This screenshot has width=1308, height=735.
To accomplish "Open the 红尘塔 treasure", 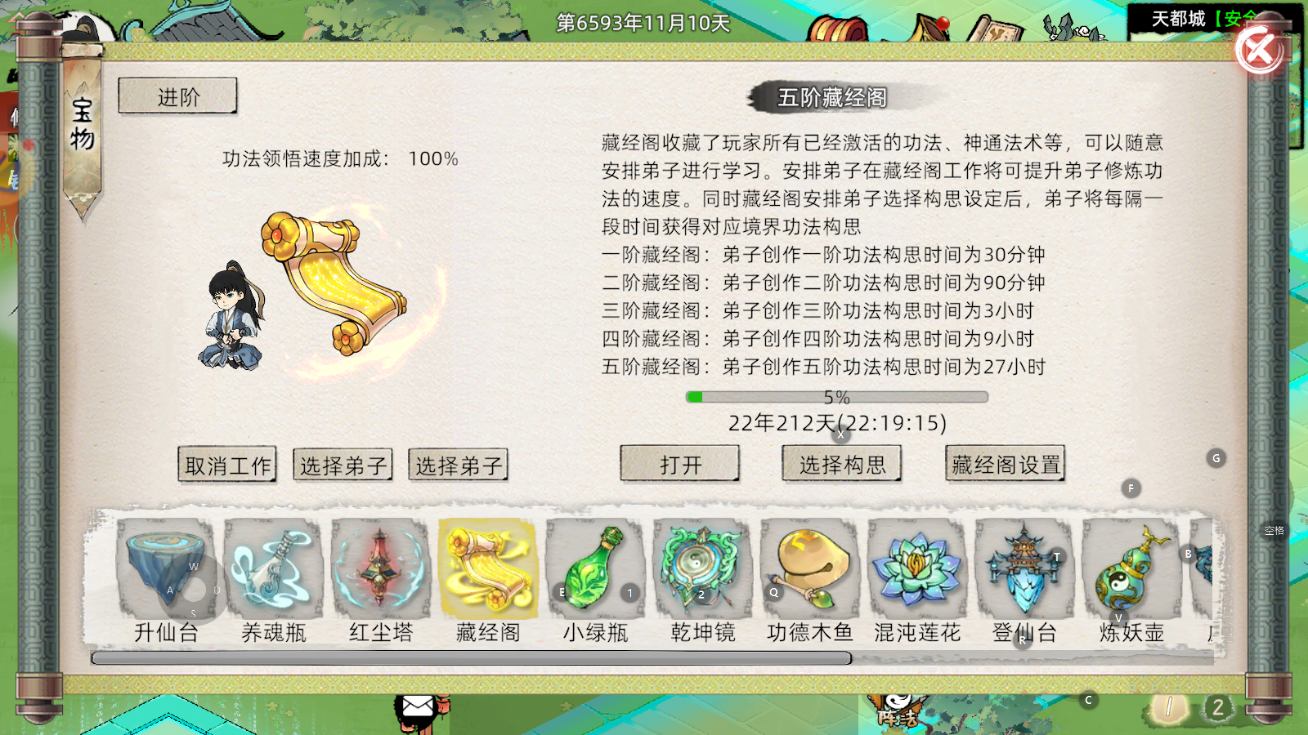I will tap(380, 570).
